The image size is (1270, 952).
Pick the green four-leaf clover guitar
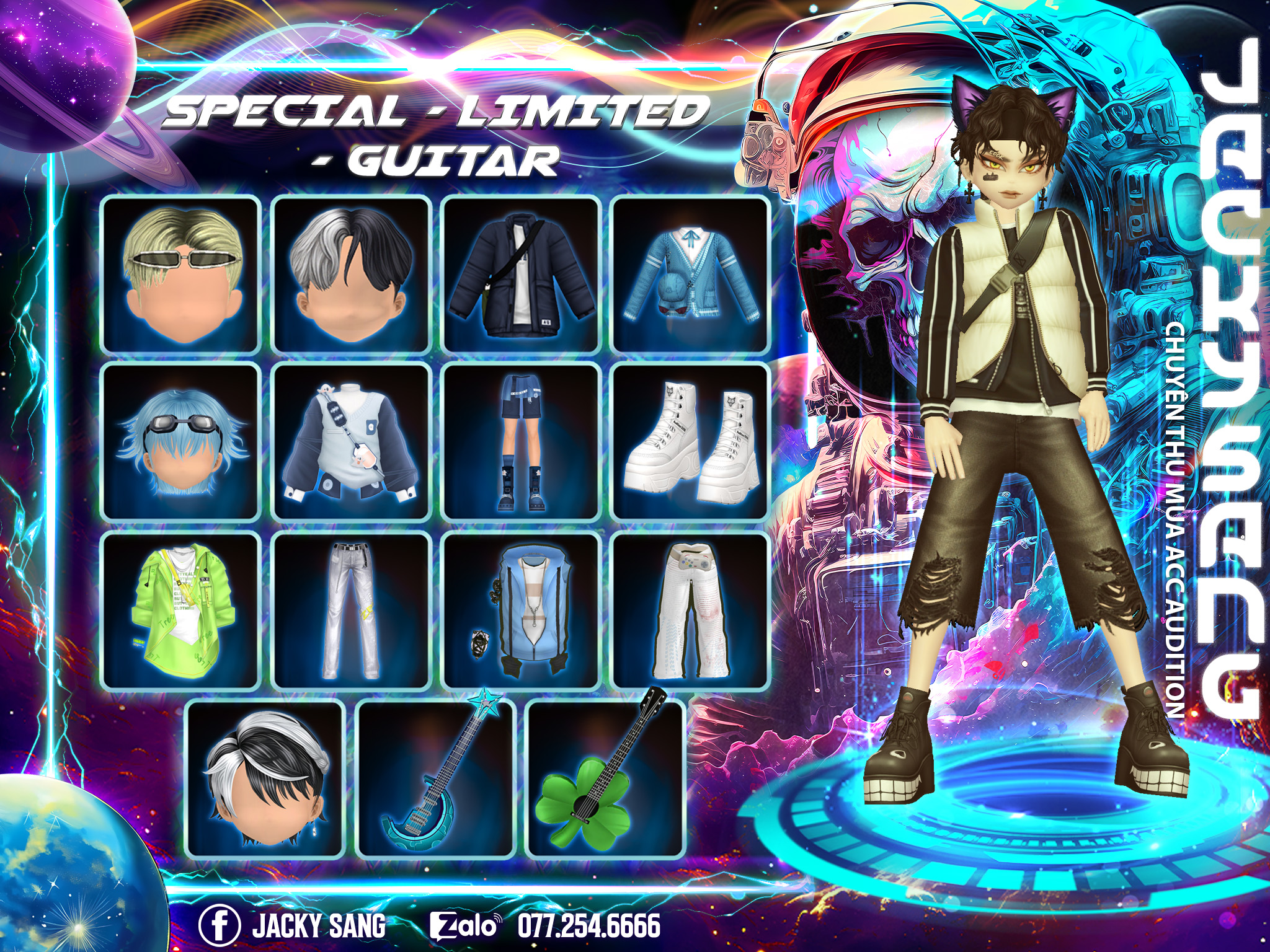coord(605,778)
